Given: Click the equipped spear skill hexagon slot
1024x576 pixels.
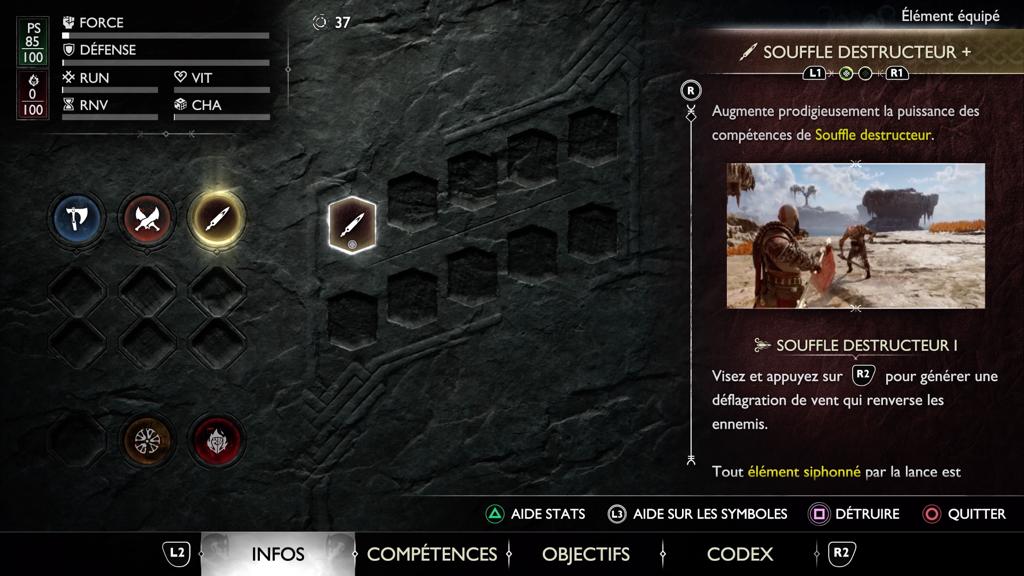Looking at the screenshot, I should click(352, 225).
